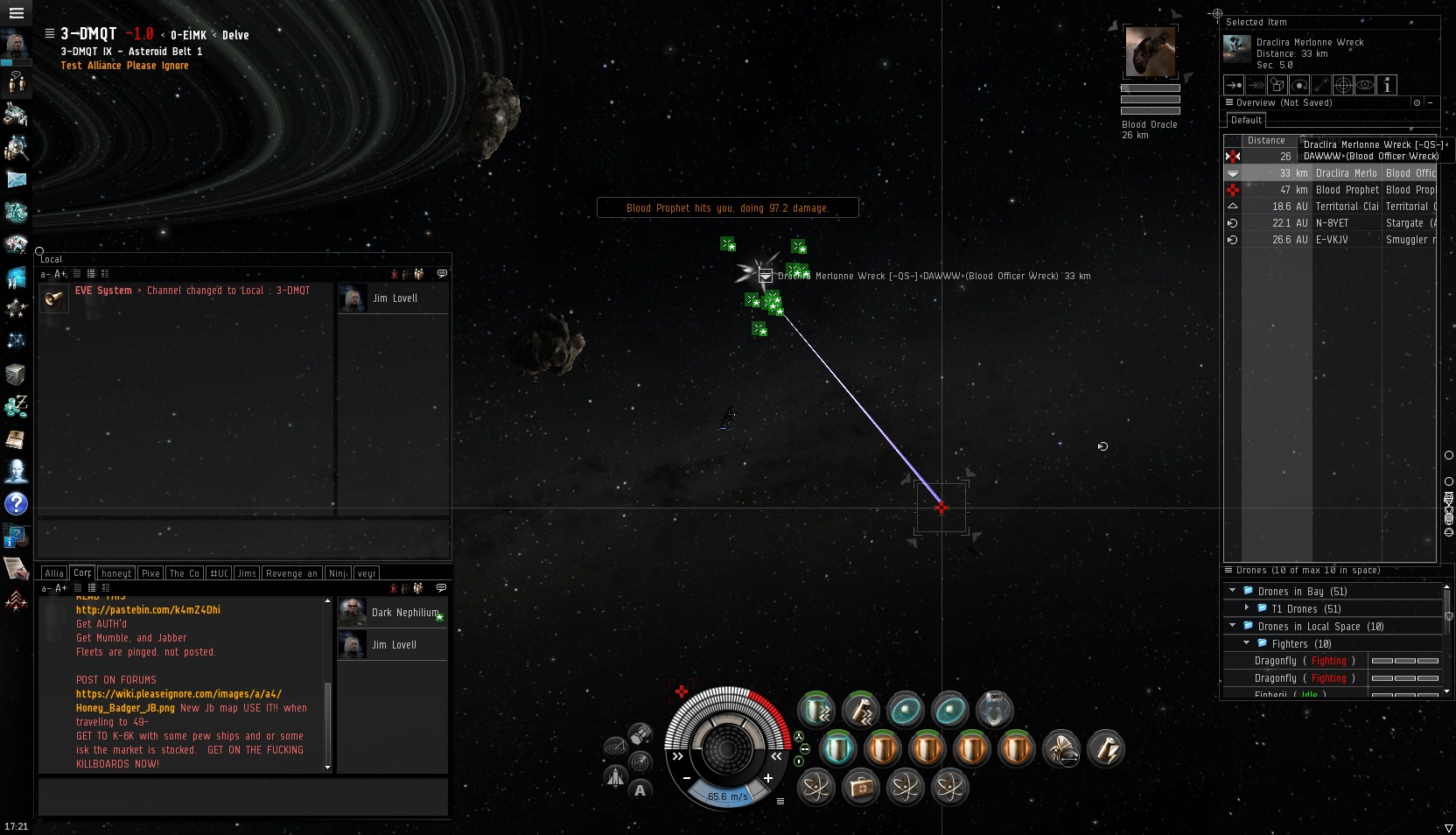Viewport: 1456px width, 835px height.
Task: Minimize the Overview window
Action: 1431,103
